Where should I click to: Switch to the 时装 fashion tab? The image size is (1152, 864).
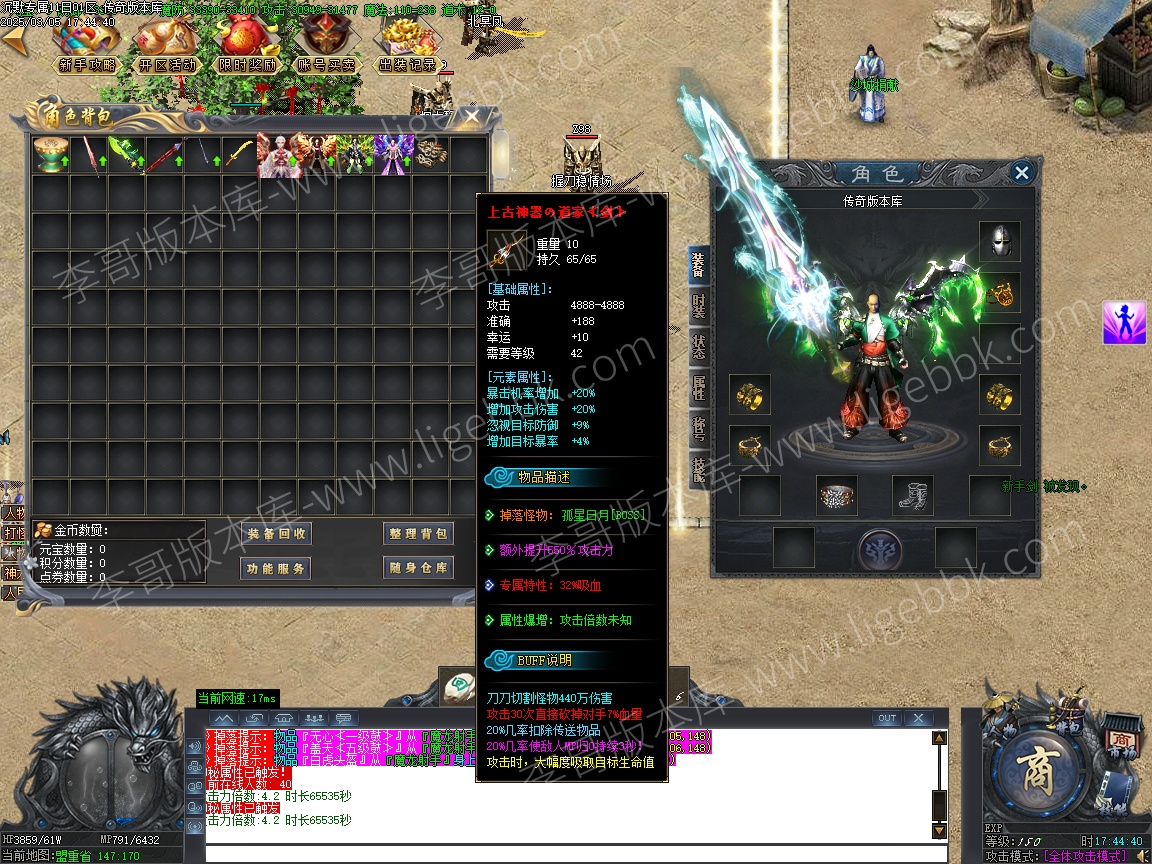699,307
